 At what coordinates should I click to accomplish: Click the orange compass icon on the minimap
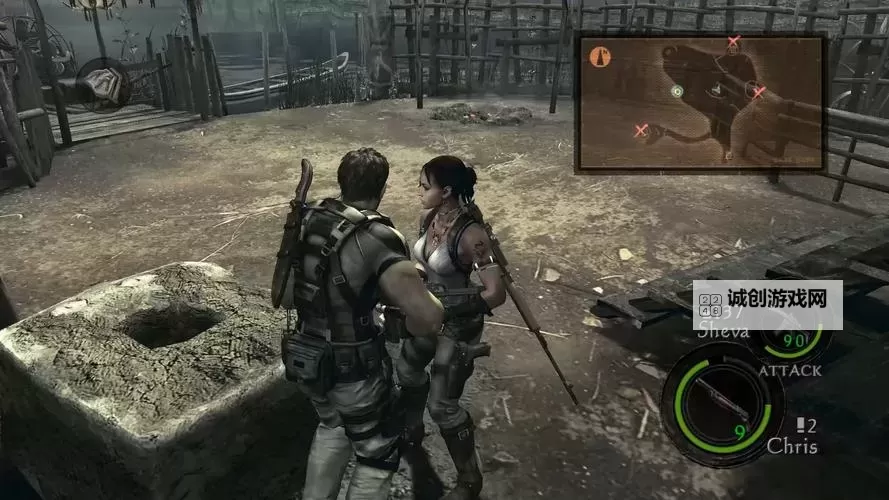pos(600,57)
